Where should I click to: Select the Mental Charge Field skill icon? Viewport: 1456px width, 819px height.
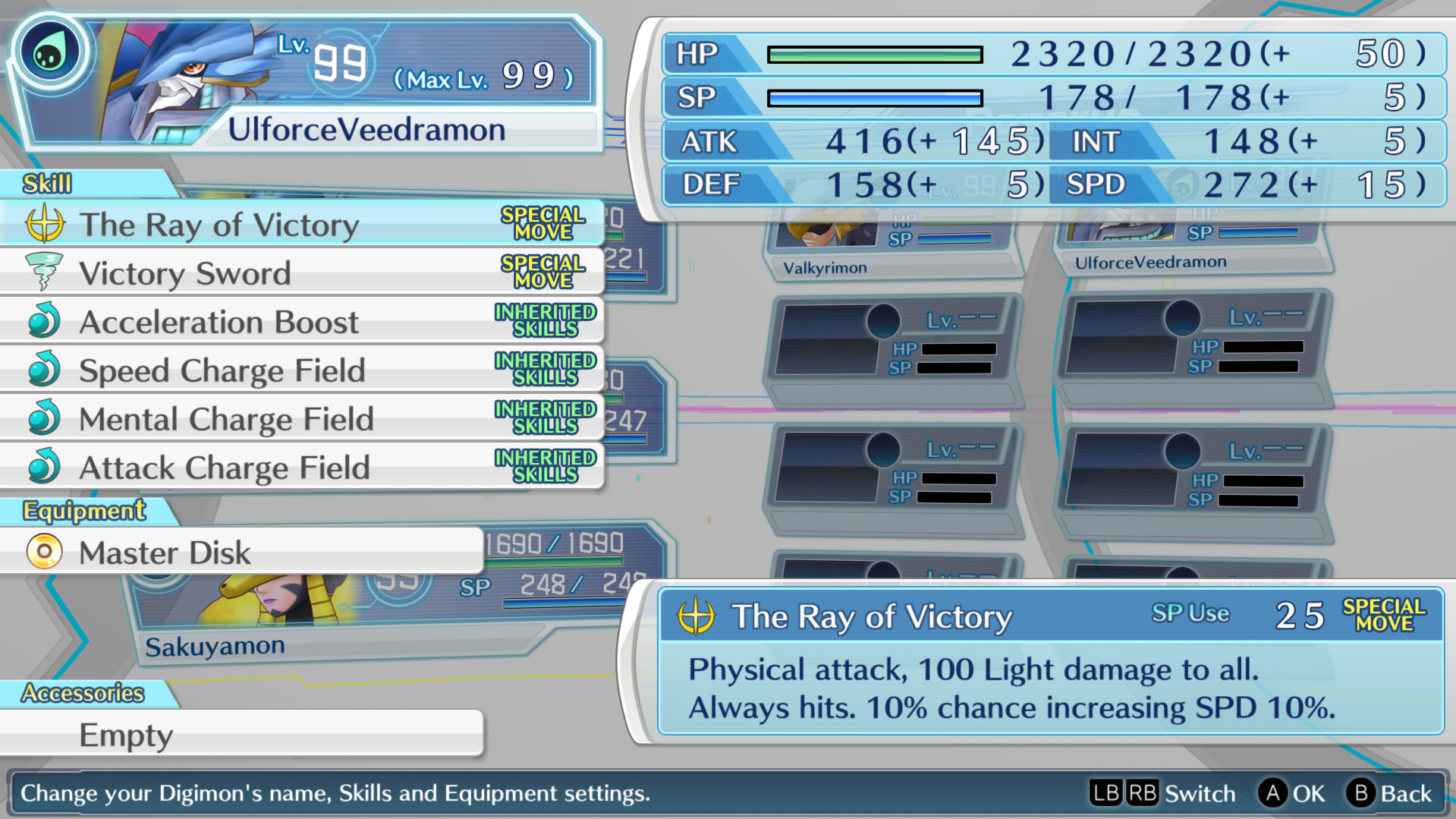[x=46, y=418]
